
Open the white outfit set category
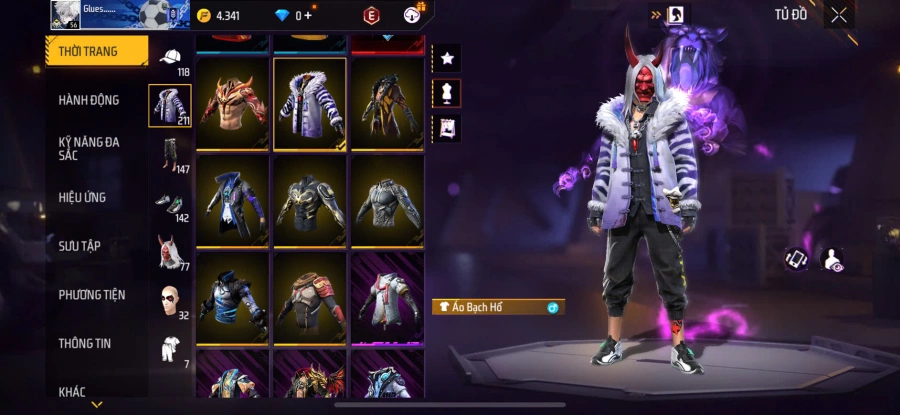pos(170,348)
